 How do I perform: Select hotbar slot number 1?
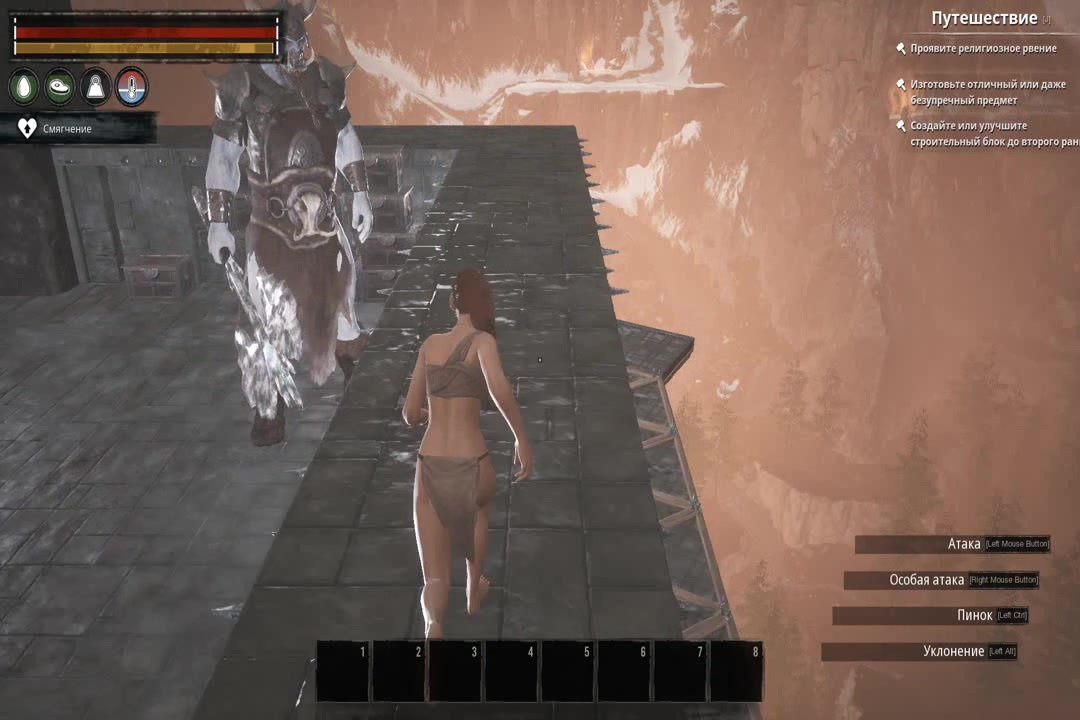coord(344,672)
